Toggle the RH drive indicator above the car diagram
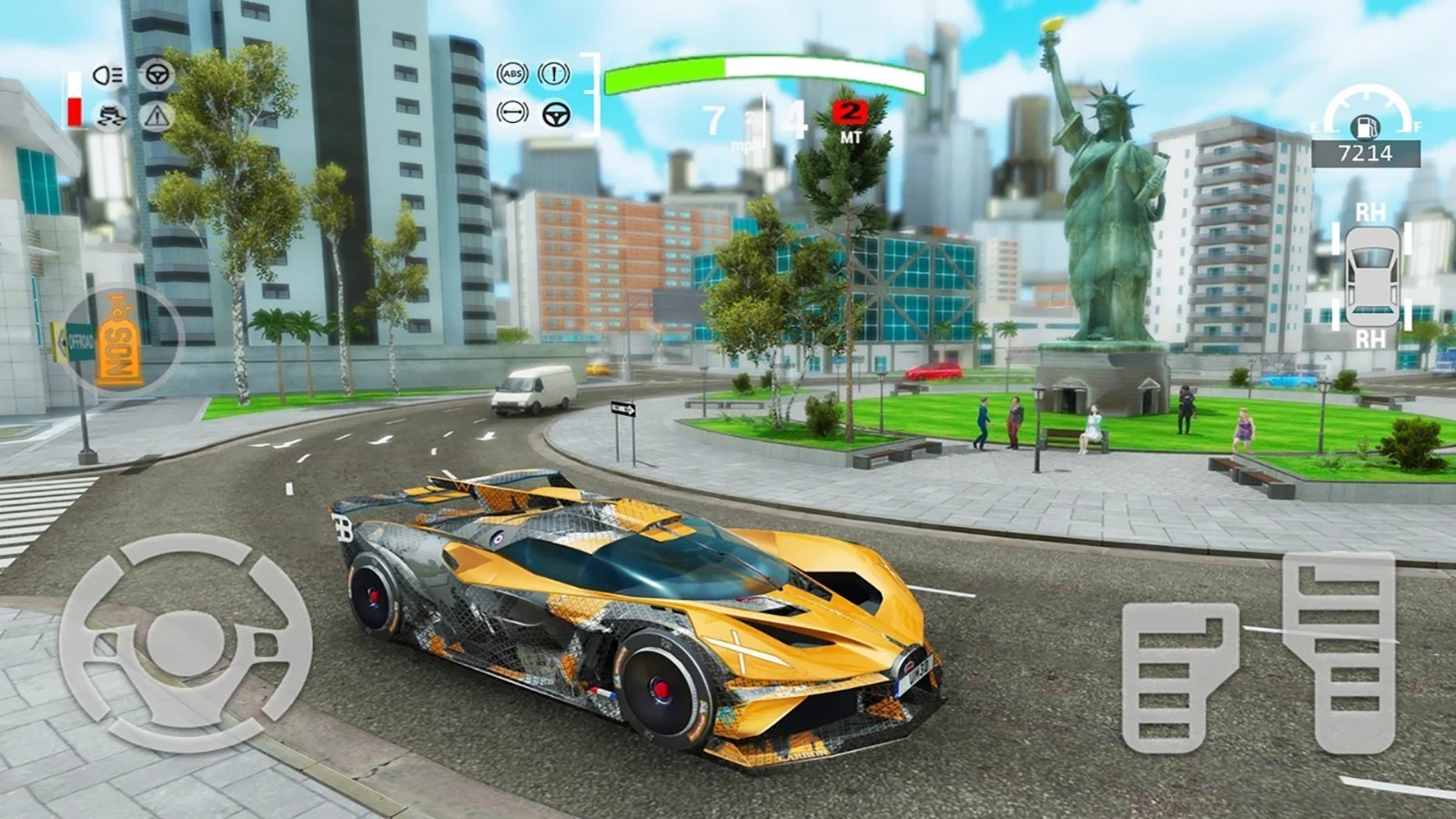The width and height of the screenshot is (1456, 819). coord(1372,211)
